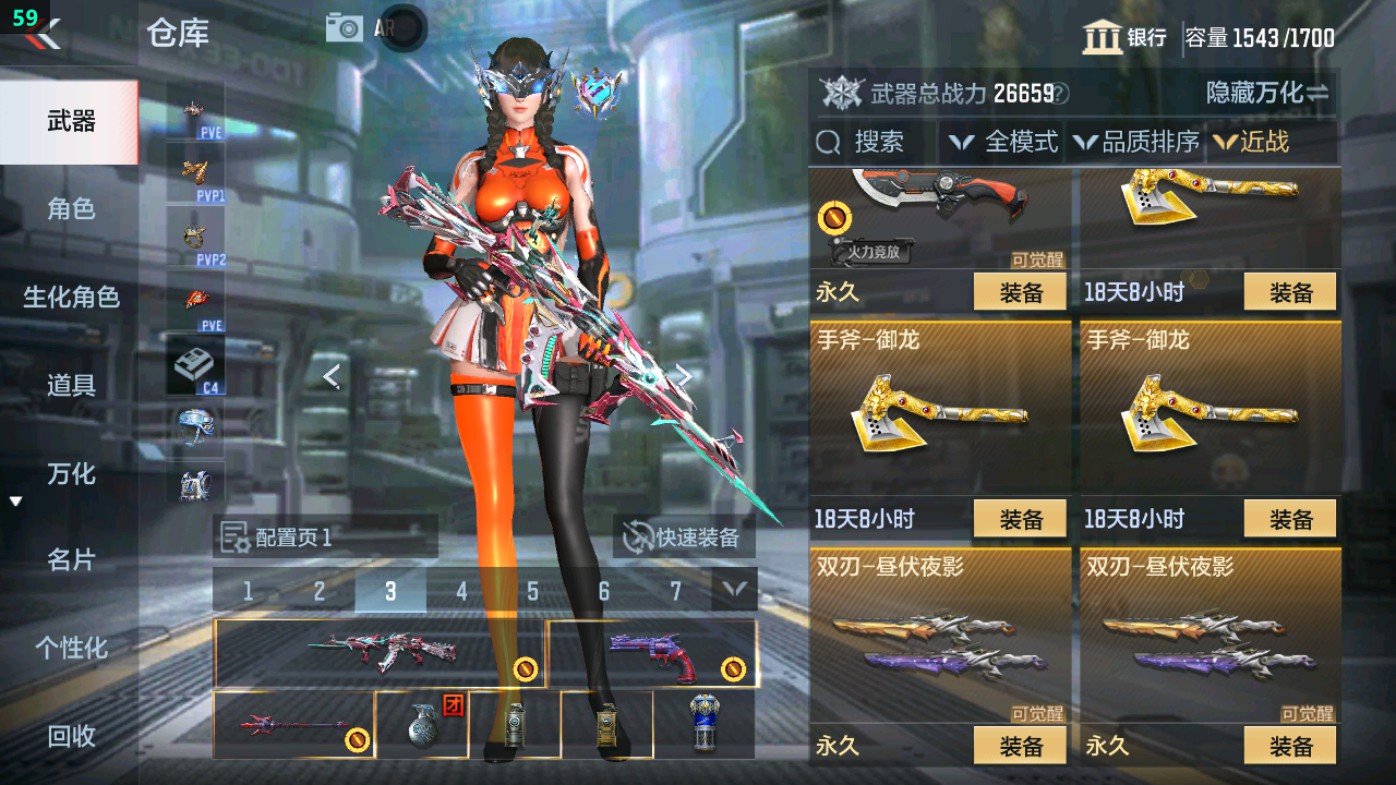
Task: Expand the extra config pages chevron after 7
Action: (735, 590)
